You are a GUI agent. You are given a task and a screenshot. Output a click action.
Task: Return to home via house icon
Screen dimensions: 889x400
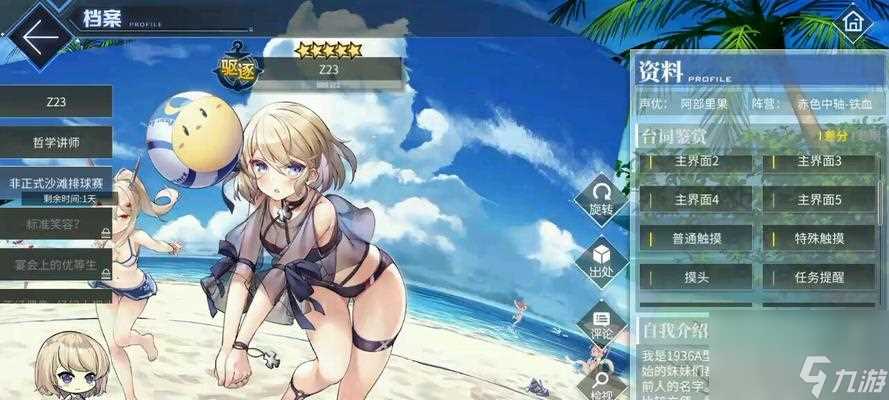[852, 23]
